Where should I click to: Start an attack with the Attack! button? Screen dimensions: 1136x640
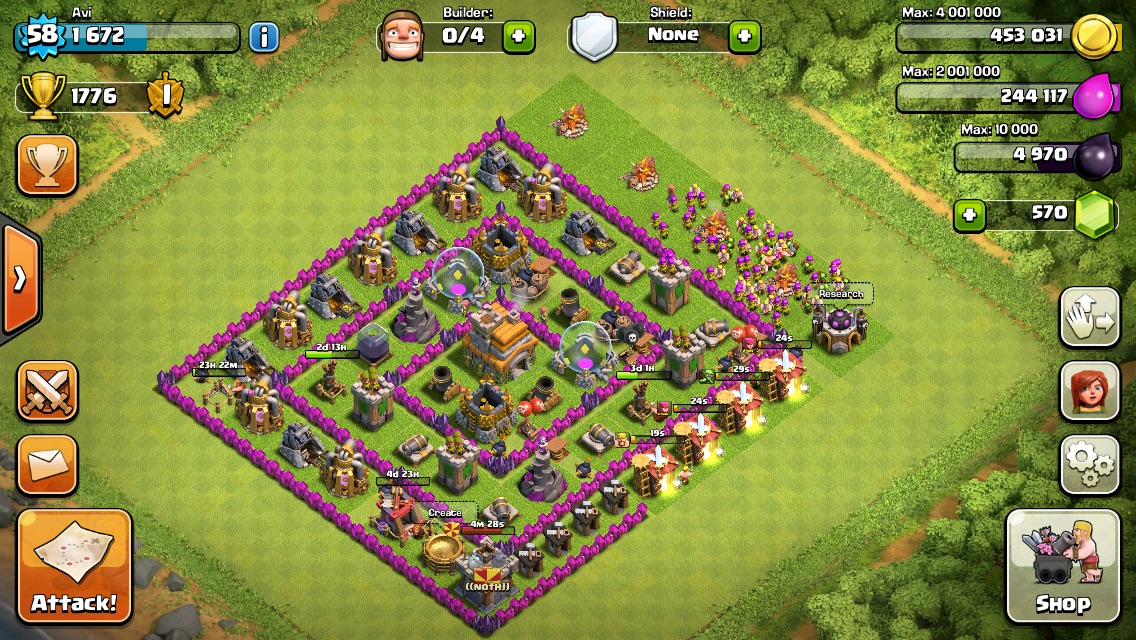(x=74, y=566)
